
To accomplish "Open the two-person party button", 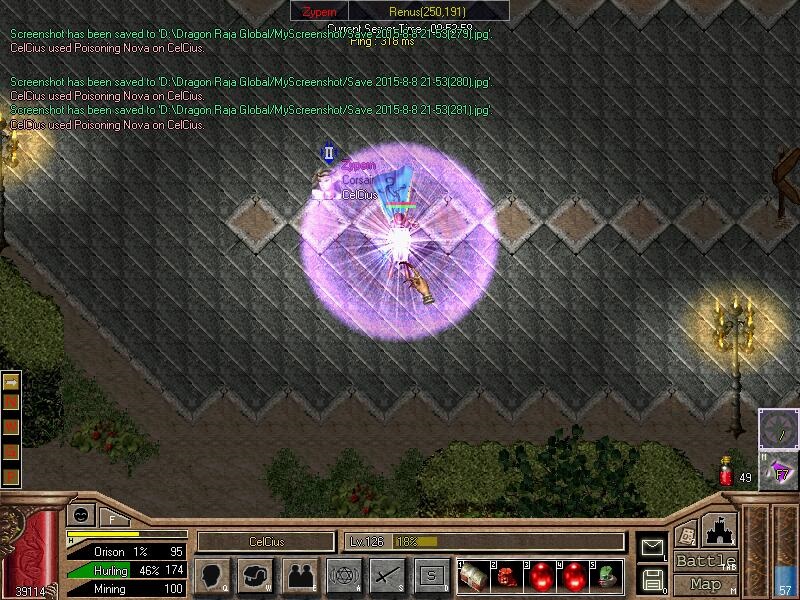I will 300,576.
